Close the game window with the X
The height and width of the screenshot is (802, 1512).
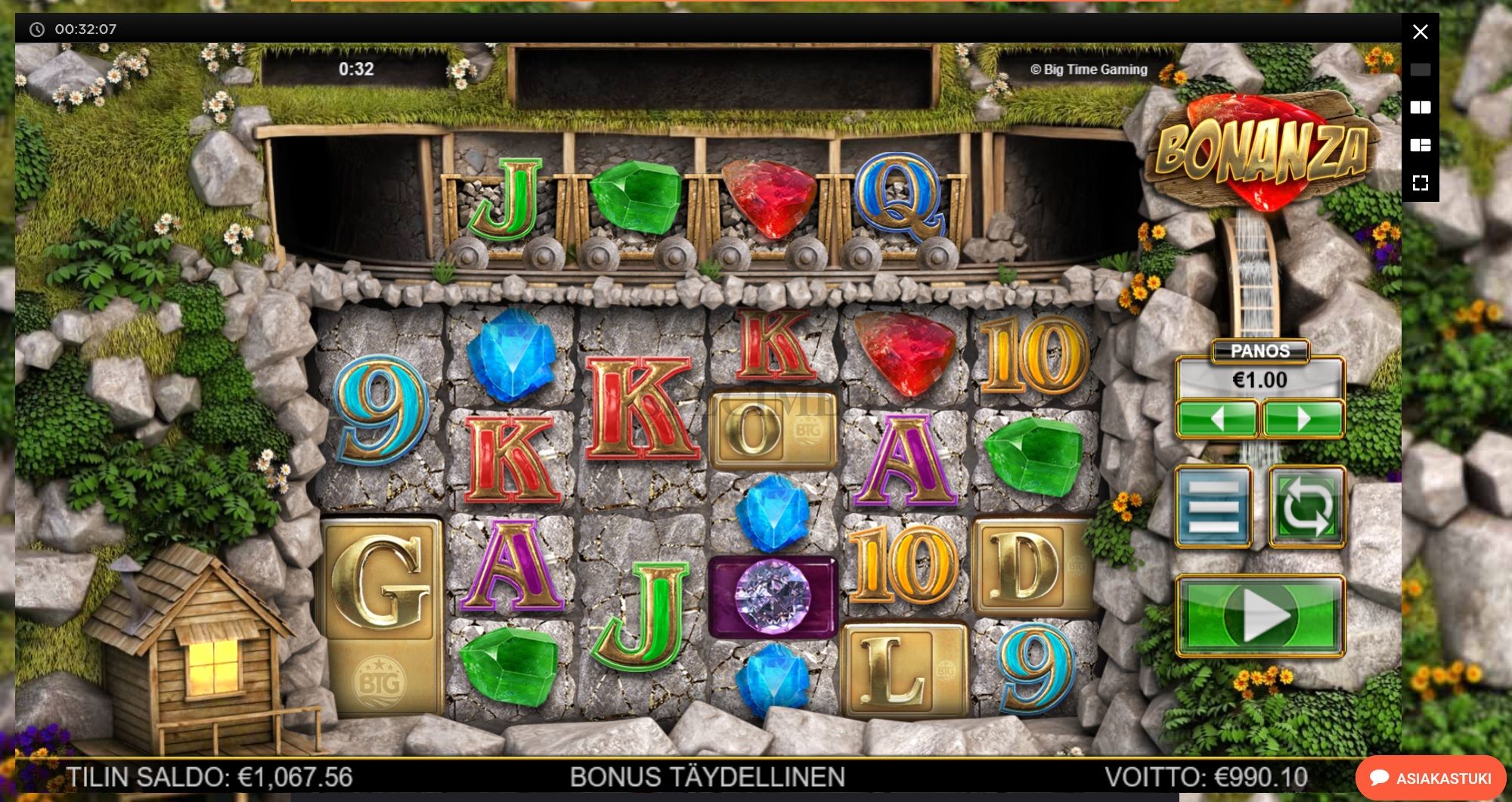point(1421,32)
